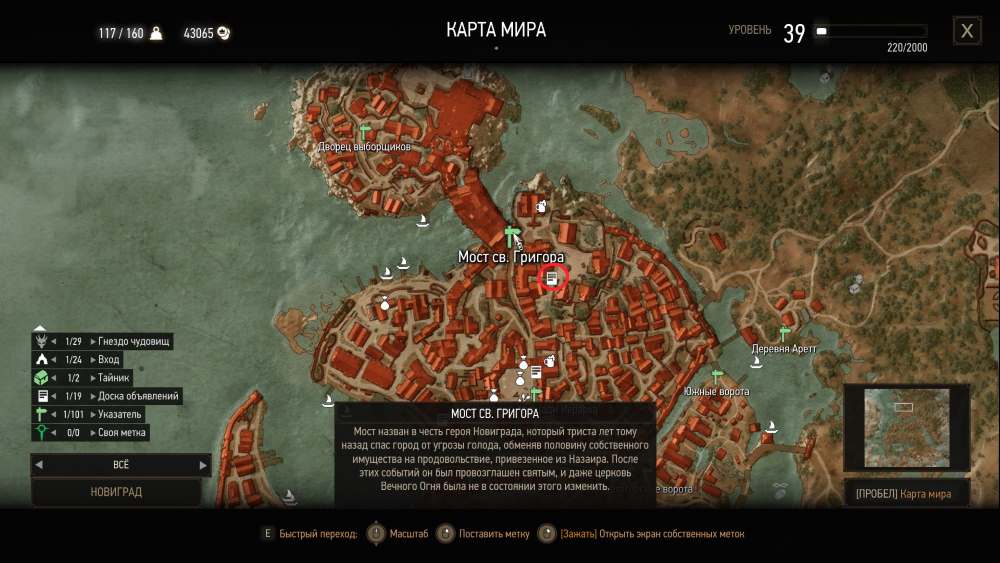Previous marker arrow for Указатель
Viewport: 1000px width, 563px height.
(x=54, y=414)
